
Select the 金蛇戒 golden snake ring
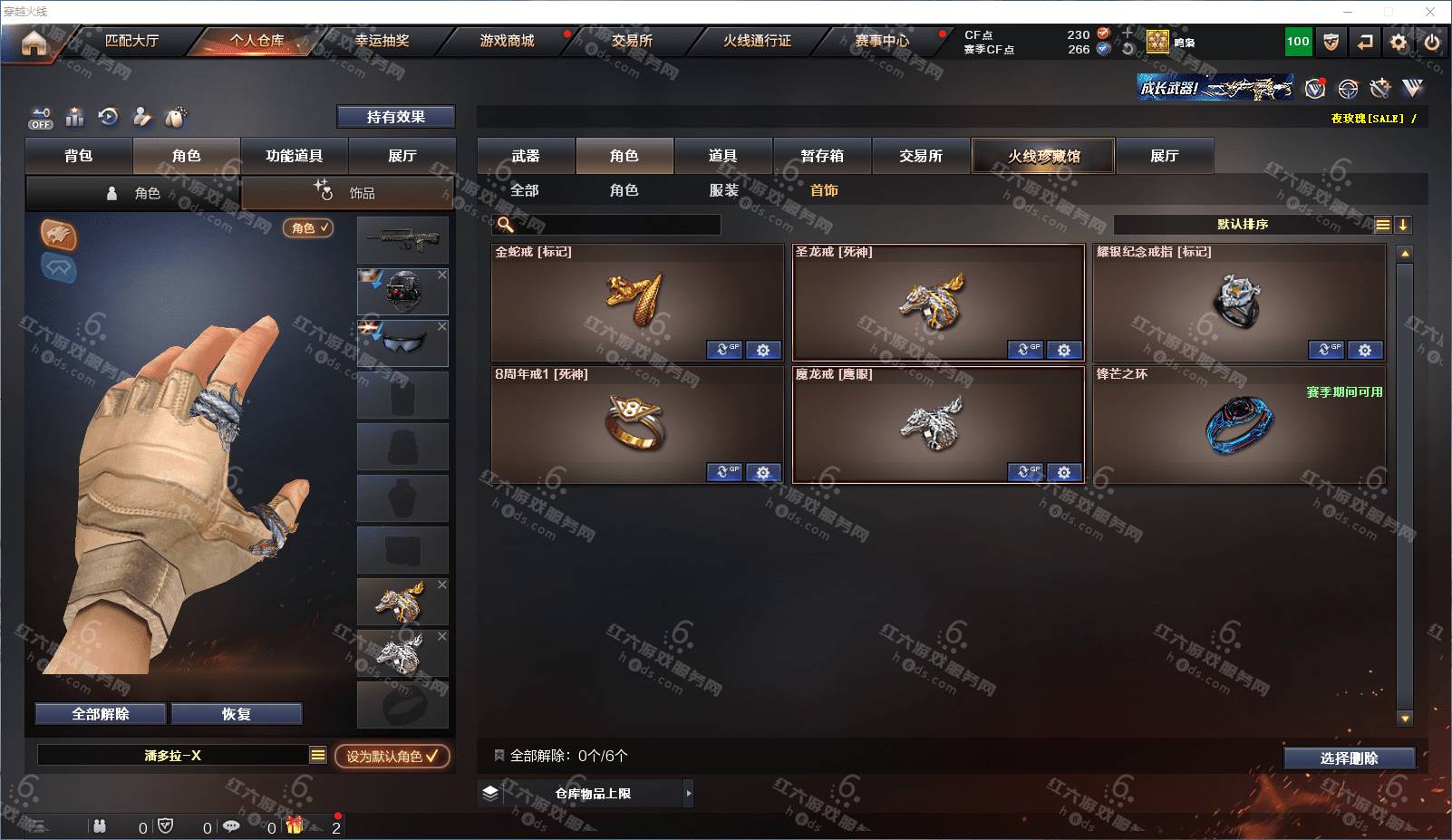tap(636, 302)
